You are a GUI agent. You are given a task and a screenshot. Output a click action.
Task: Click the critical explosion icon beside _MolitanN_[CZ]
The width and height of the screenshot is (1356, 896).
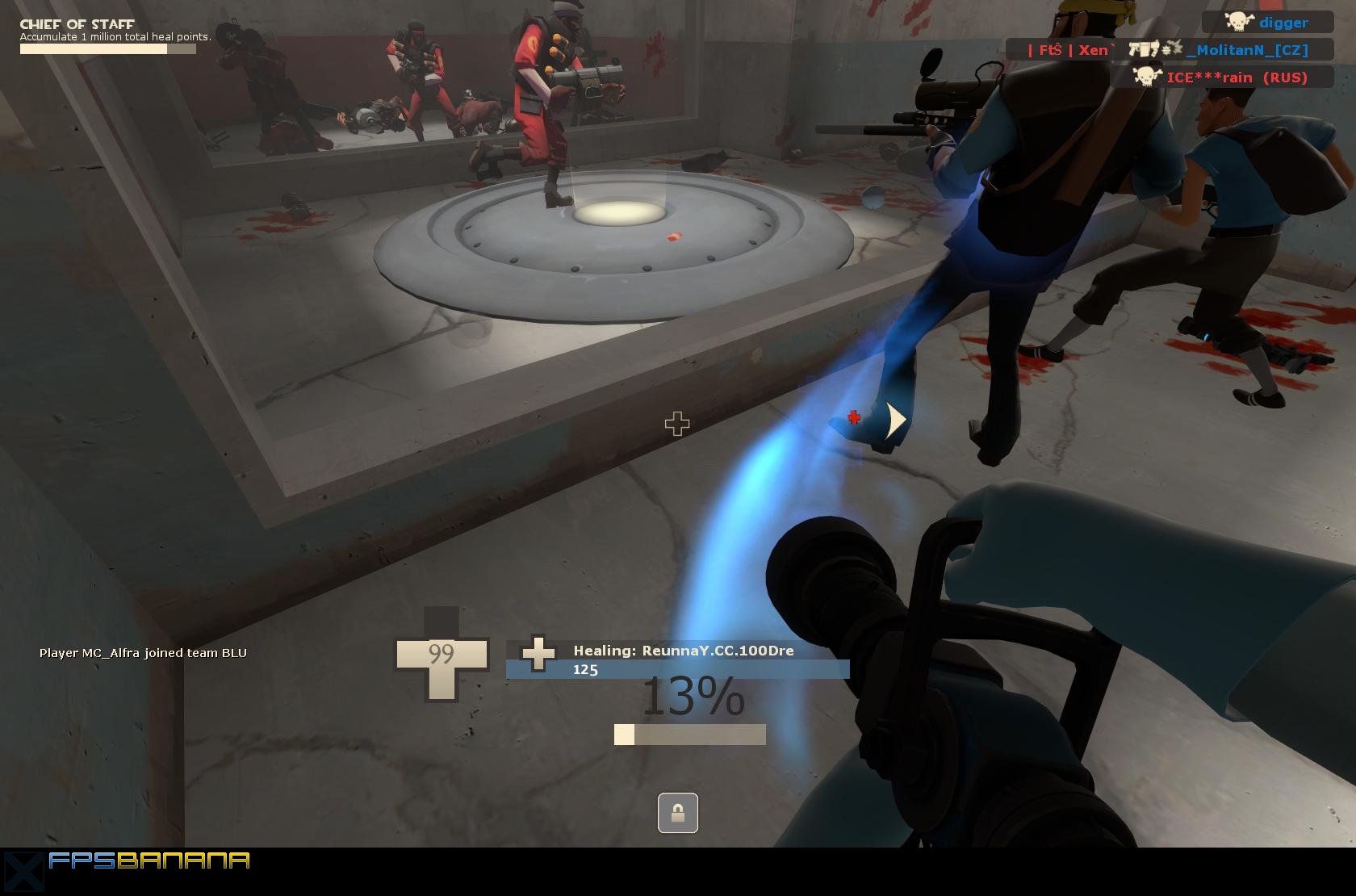tap(1173, 49)
